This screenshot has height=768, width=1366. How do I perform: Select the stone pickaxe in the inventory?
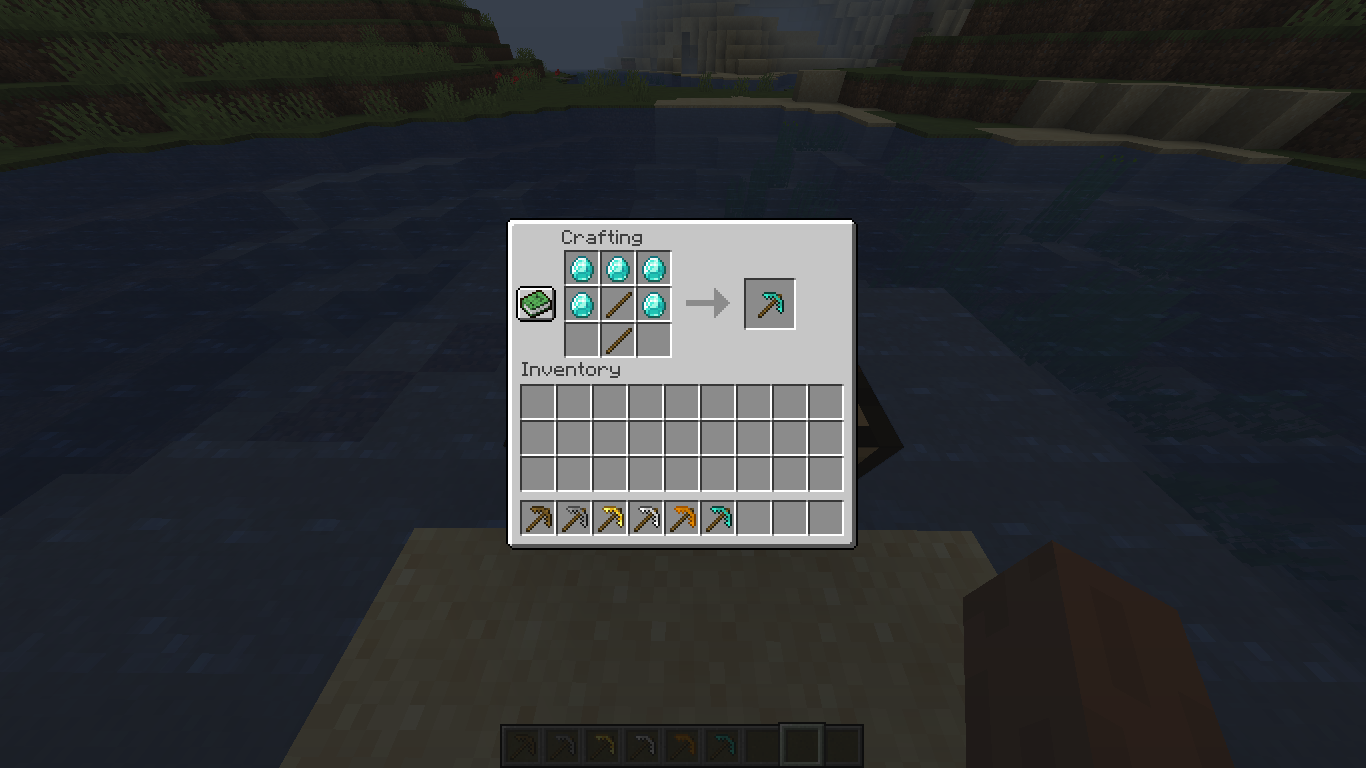tap(573, 517)
